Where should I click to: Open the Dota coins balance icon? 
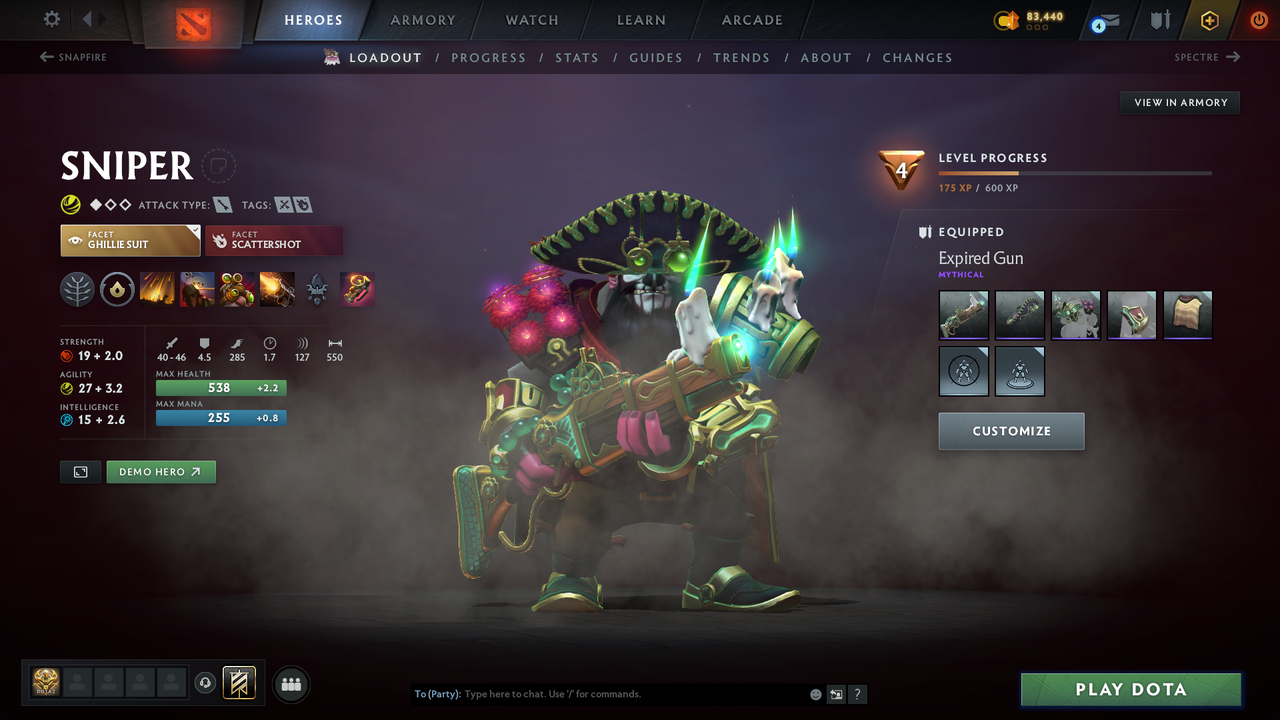[x=1008, y=19]
